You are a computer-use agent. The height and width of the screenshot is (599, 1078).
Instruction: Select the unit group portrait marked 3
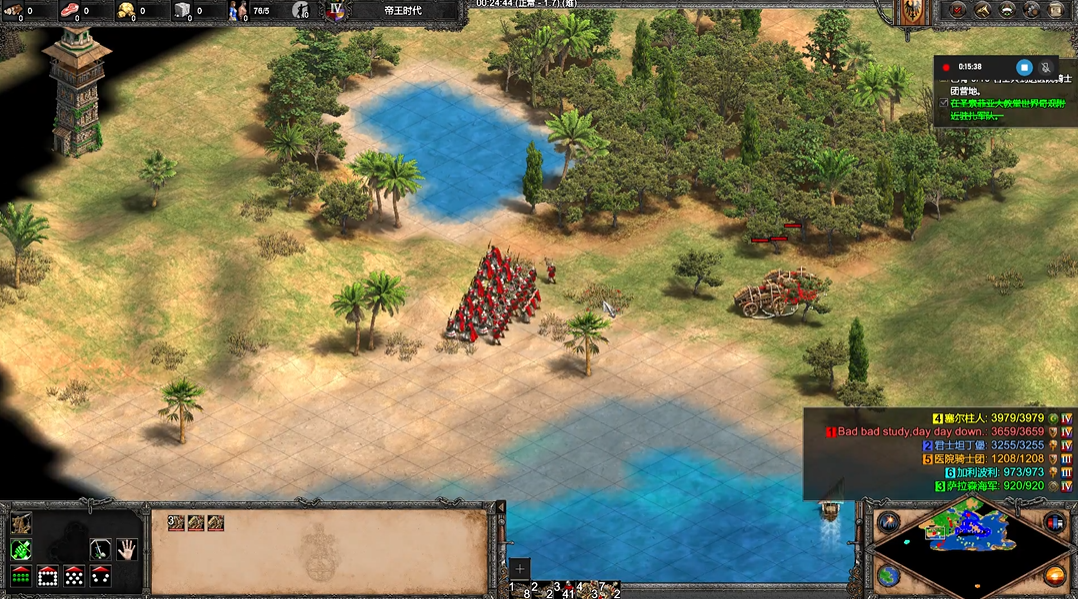[x=177, y=522]
